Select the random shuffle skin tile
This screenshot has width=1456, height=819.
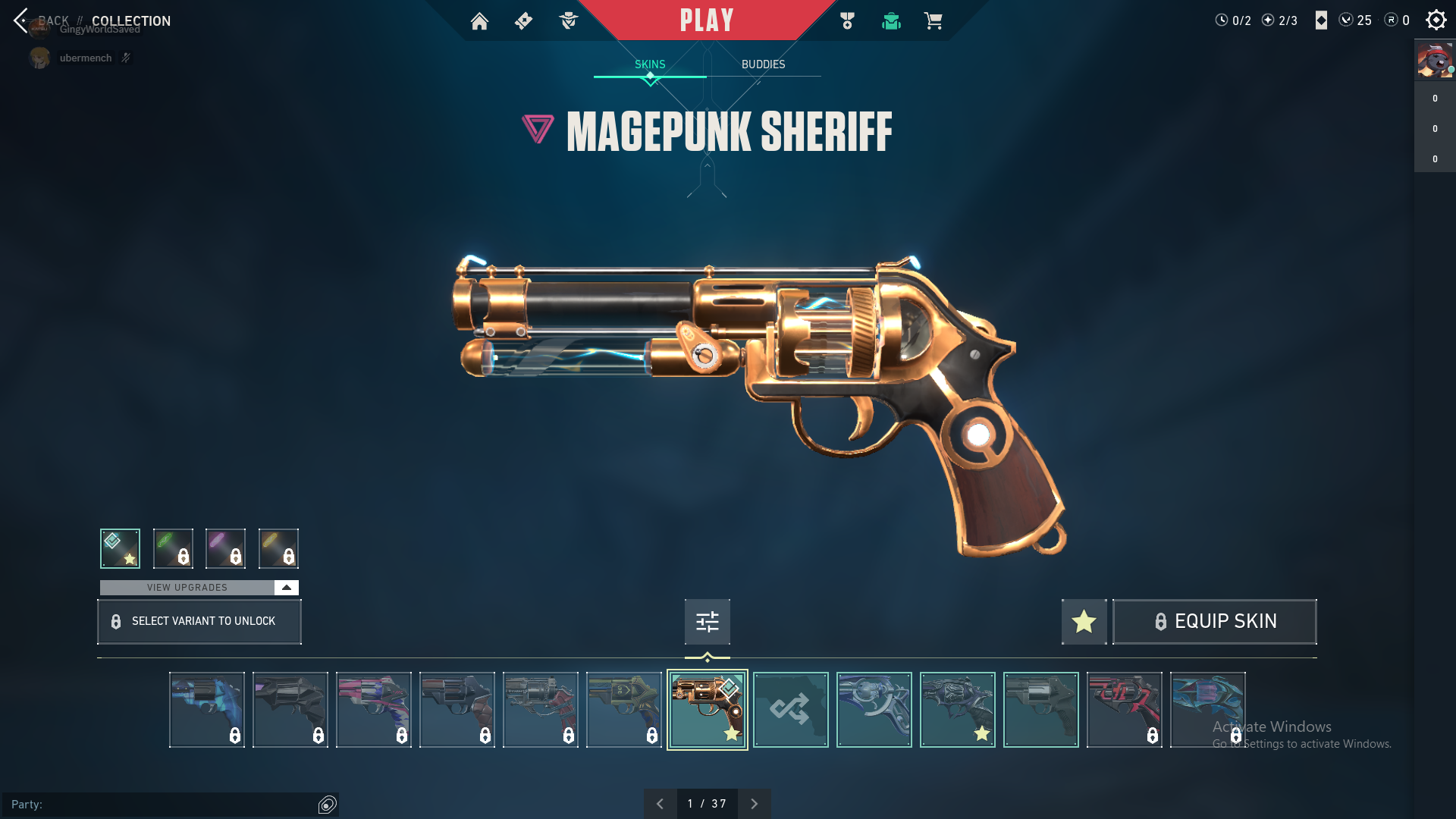click(x=790, y=710)
